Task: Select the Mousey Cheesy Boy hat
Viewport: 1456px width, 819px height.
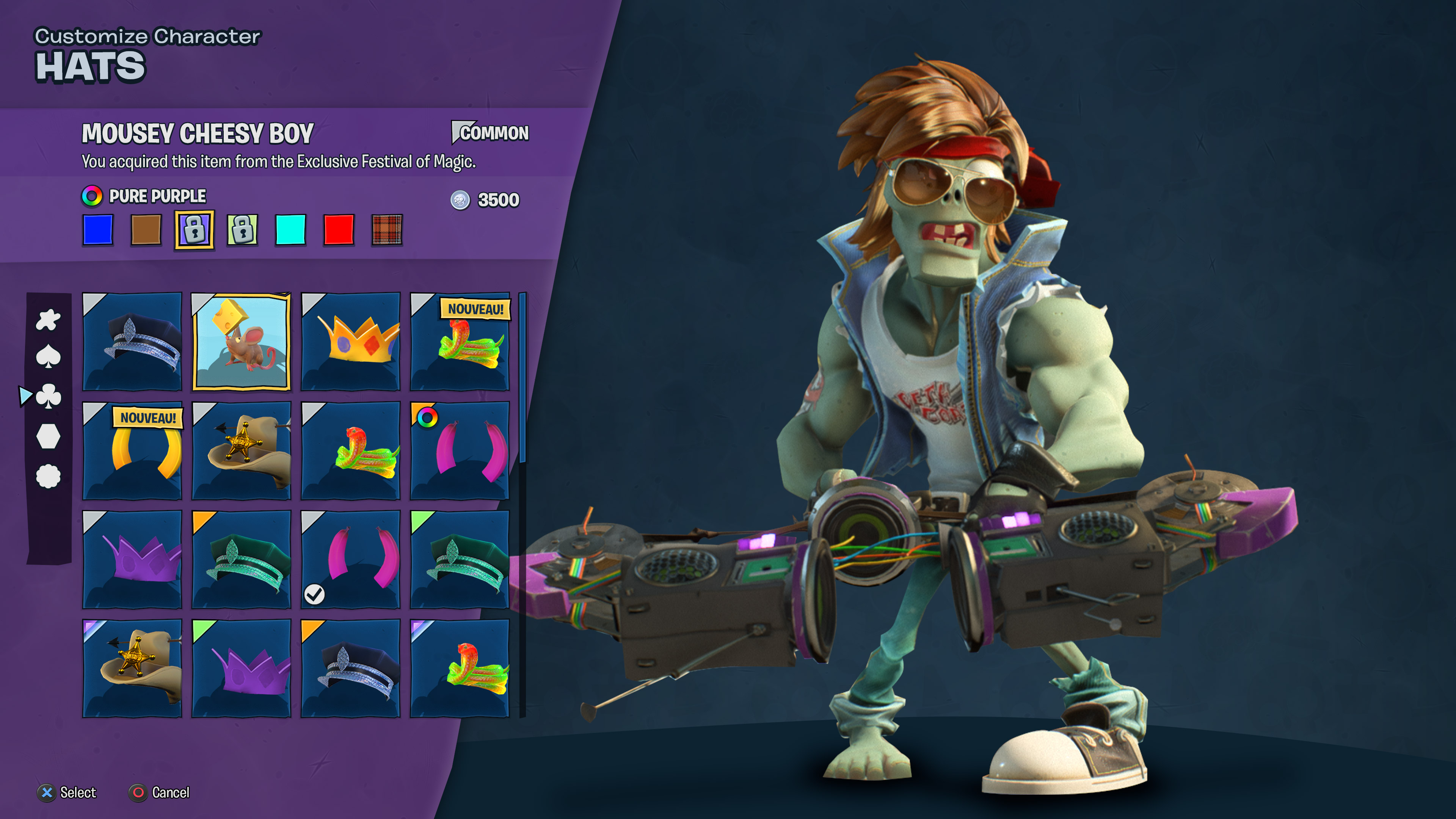Action: click(x=242, y=341)
